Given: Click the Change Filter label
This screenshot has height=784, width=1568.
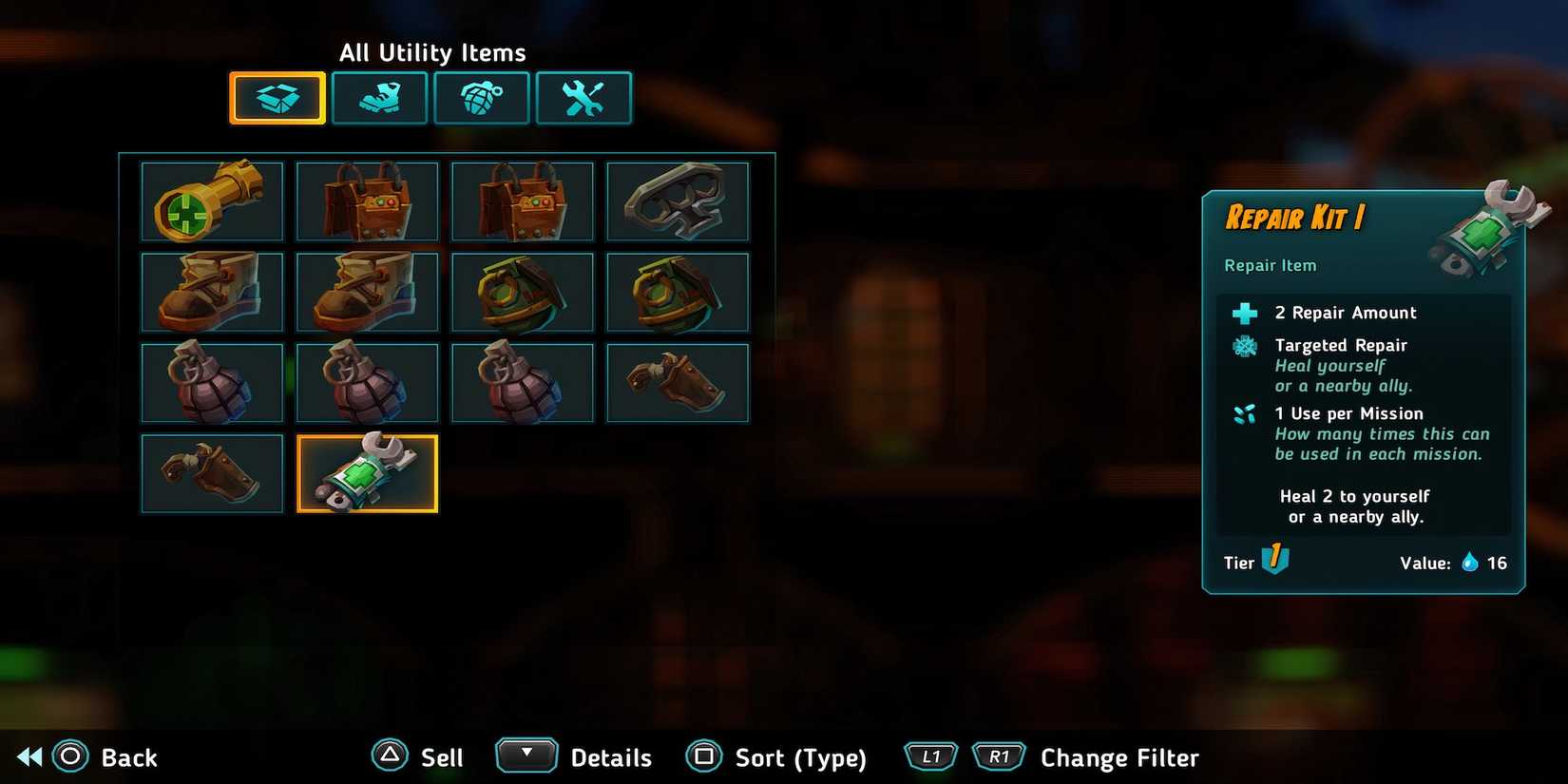Looking at the screenshot, I should [1120, 757].
